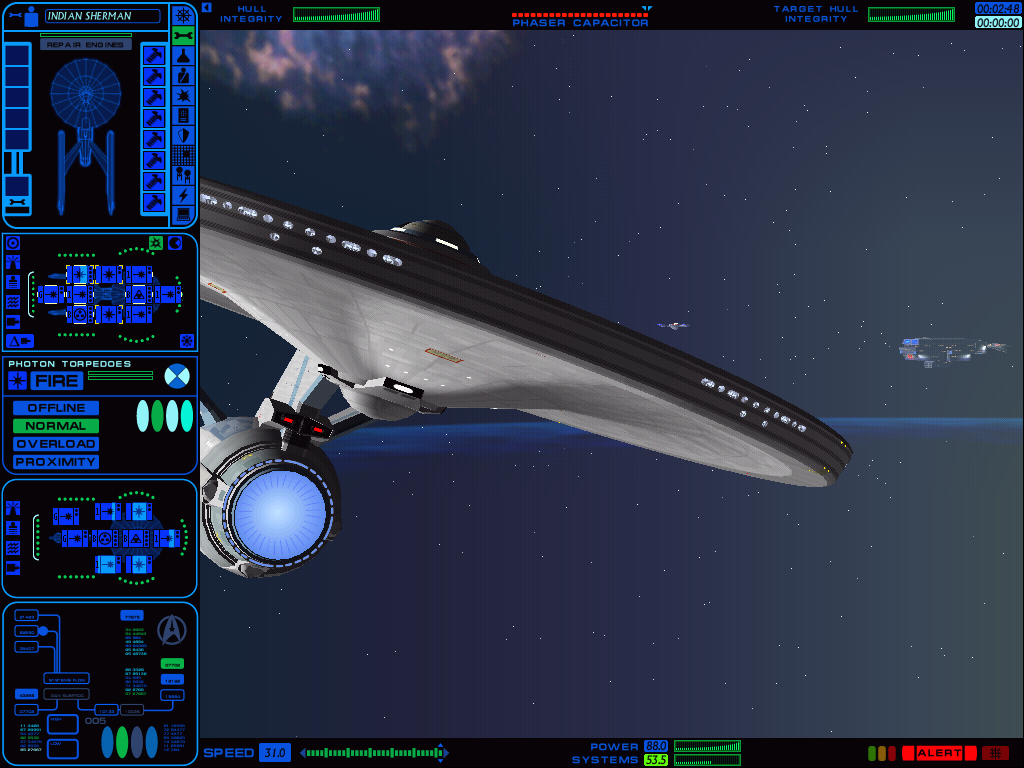Screen dimensions: 1024x768
Task: Set photon torpedoes to Offline
Action: pos(56,408)
